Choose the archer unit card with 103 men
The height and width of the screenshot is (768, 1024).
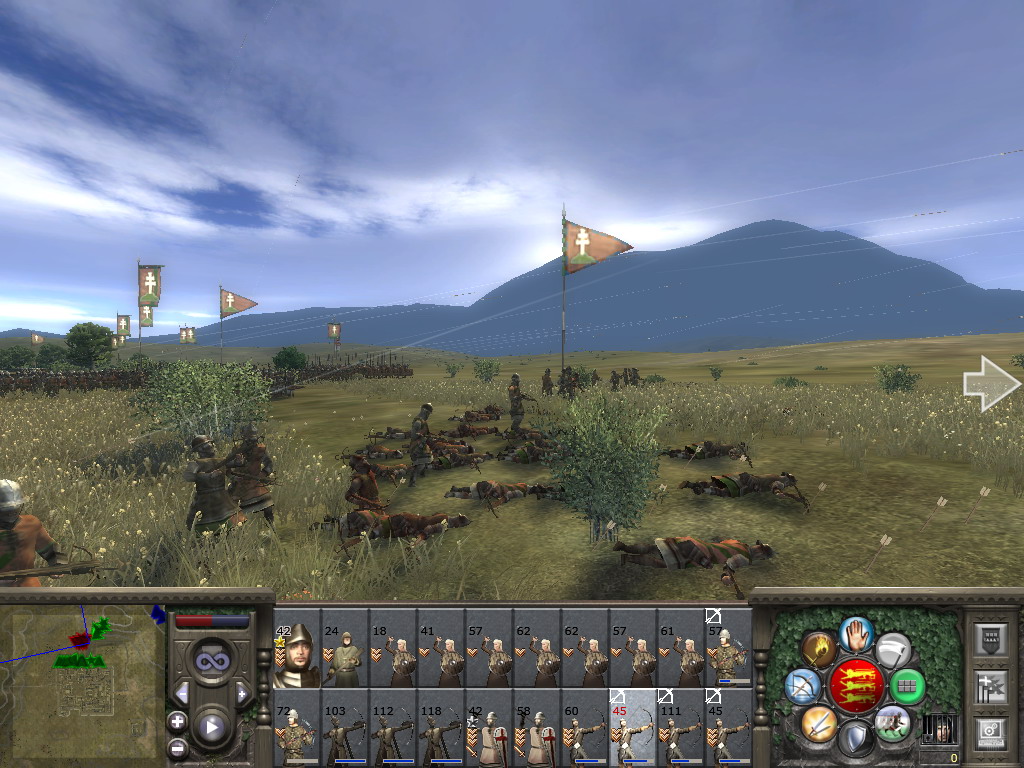pos(345,728)
